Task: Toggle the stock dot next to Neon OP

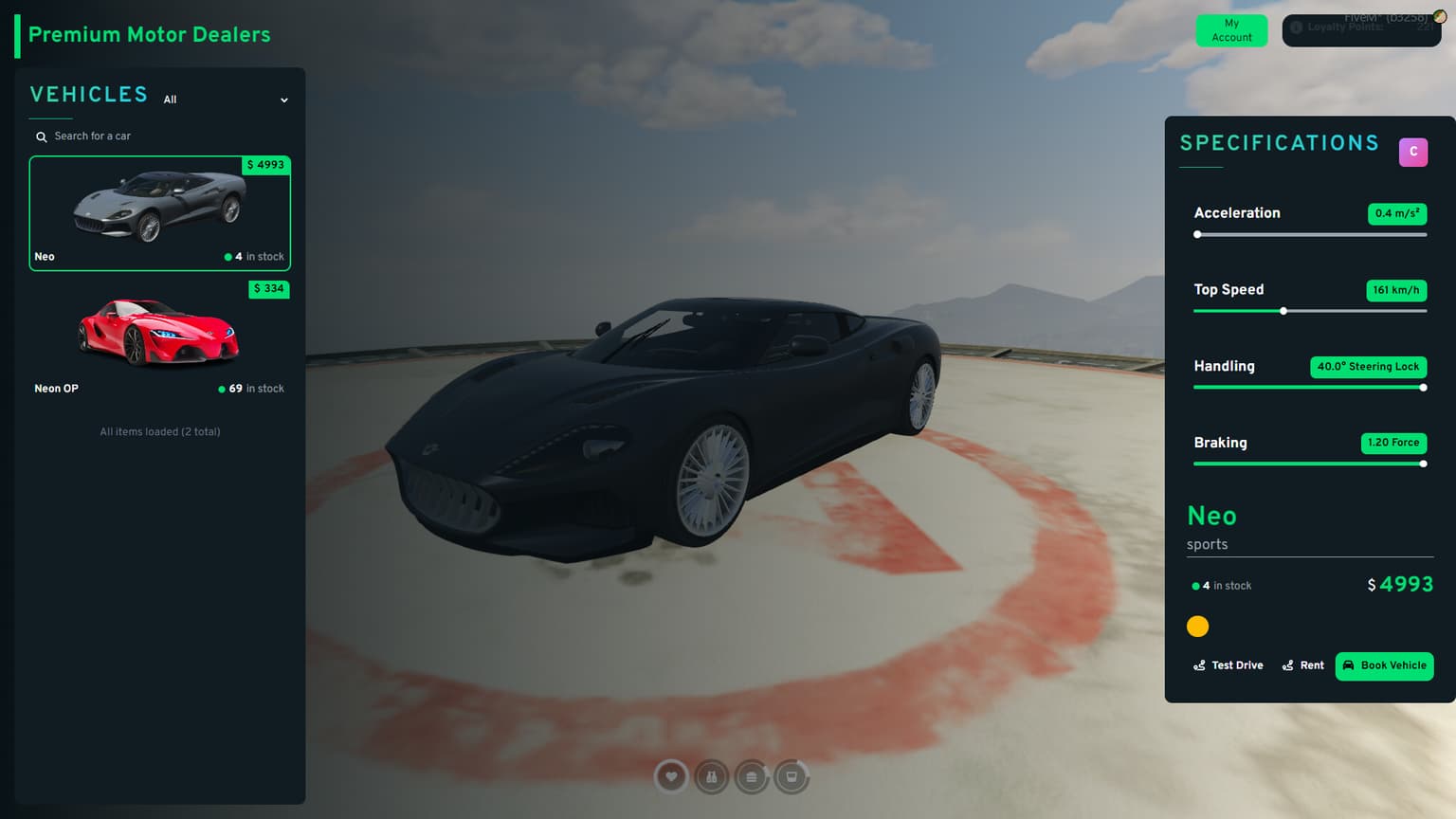Action: coord(222,389)
